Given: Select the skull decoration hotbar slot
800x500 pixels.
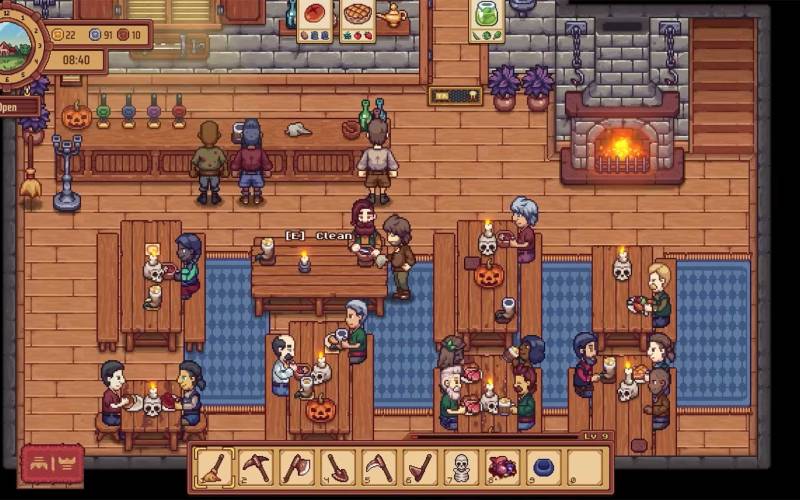Looking at the screenshot, I should 462,467.
